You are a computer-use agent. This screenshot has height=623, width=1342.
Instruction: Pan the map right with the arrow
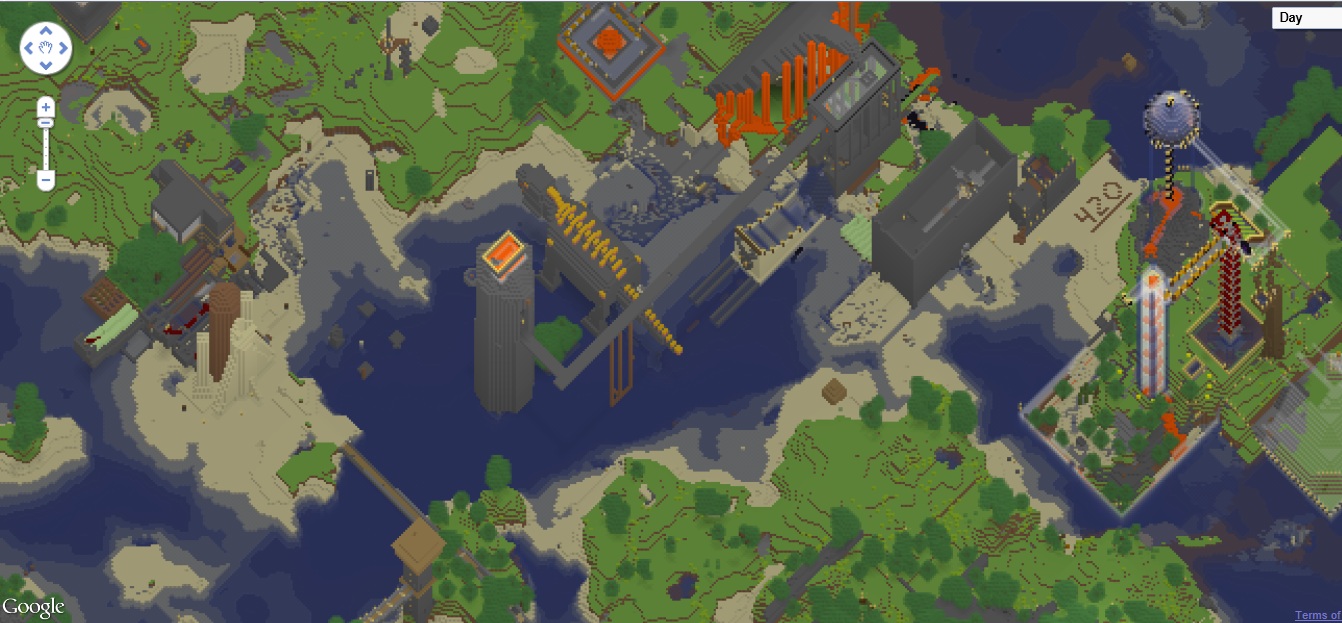pos(63,48)
